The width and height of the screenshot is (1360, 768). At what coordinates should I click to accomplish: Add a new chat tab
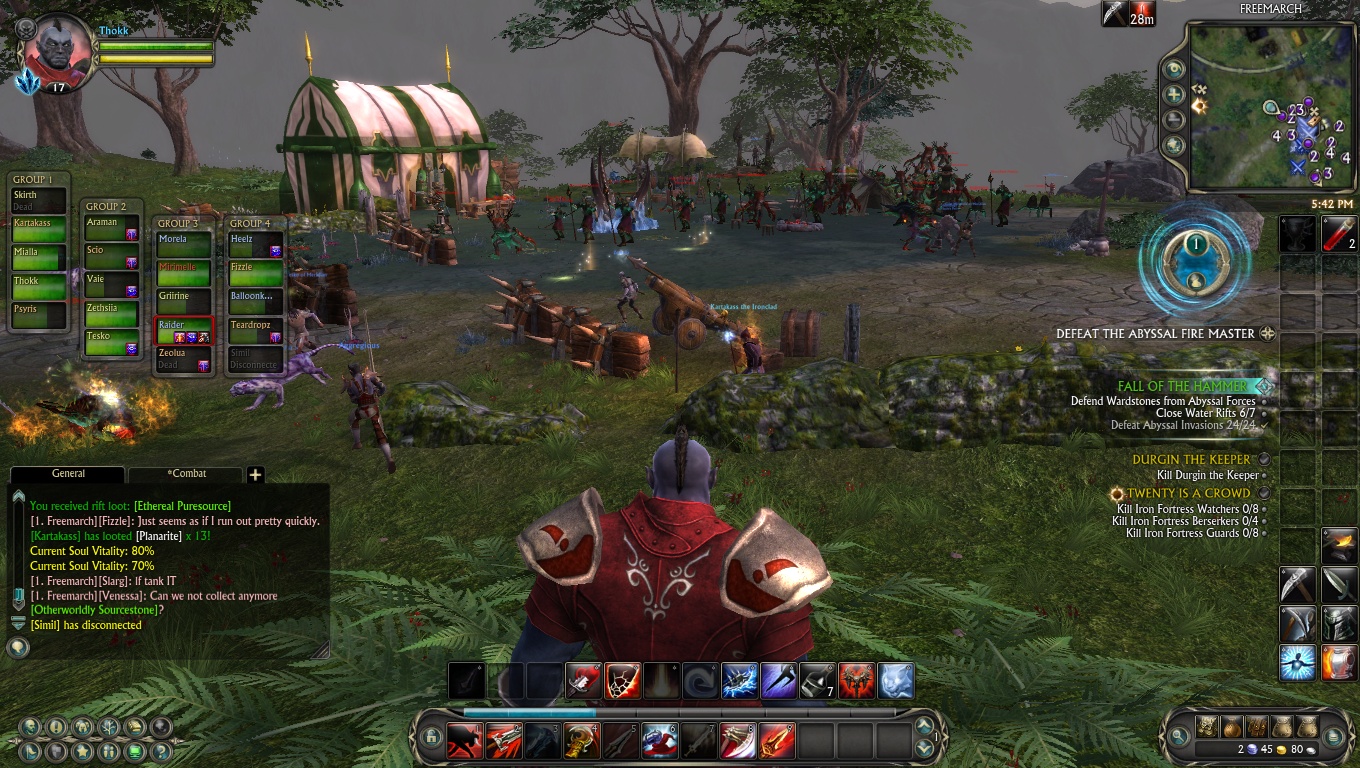click(x=255, y=475)
